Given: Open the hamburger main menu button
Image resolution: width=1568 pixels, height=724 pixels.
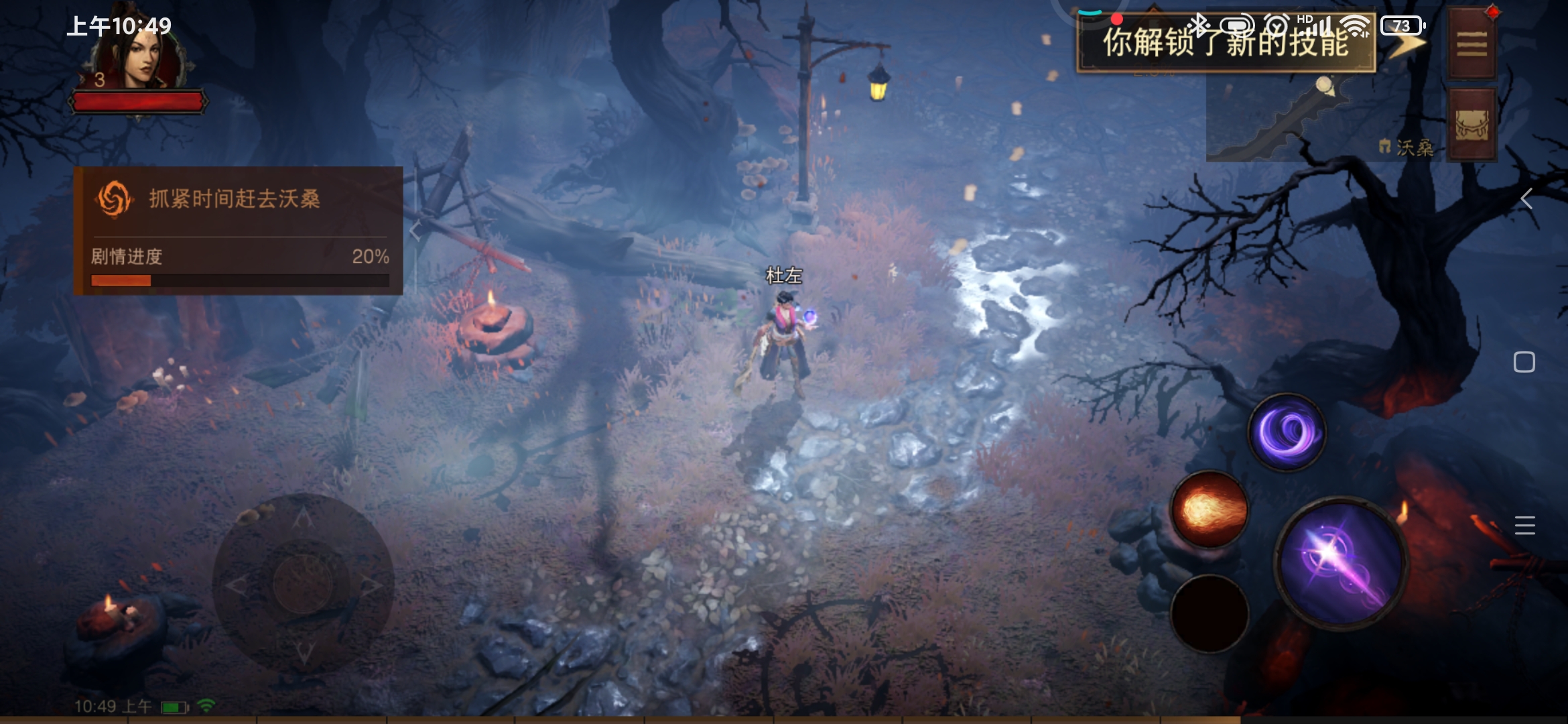Looking at the screenshot, I should [1472, 44].
